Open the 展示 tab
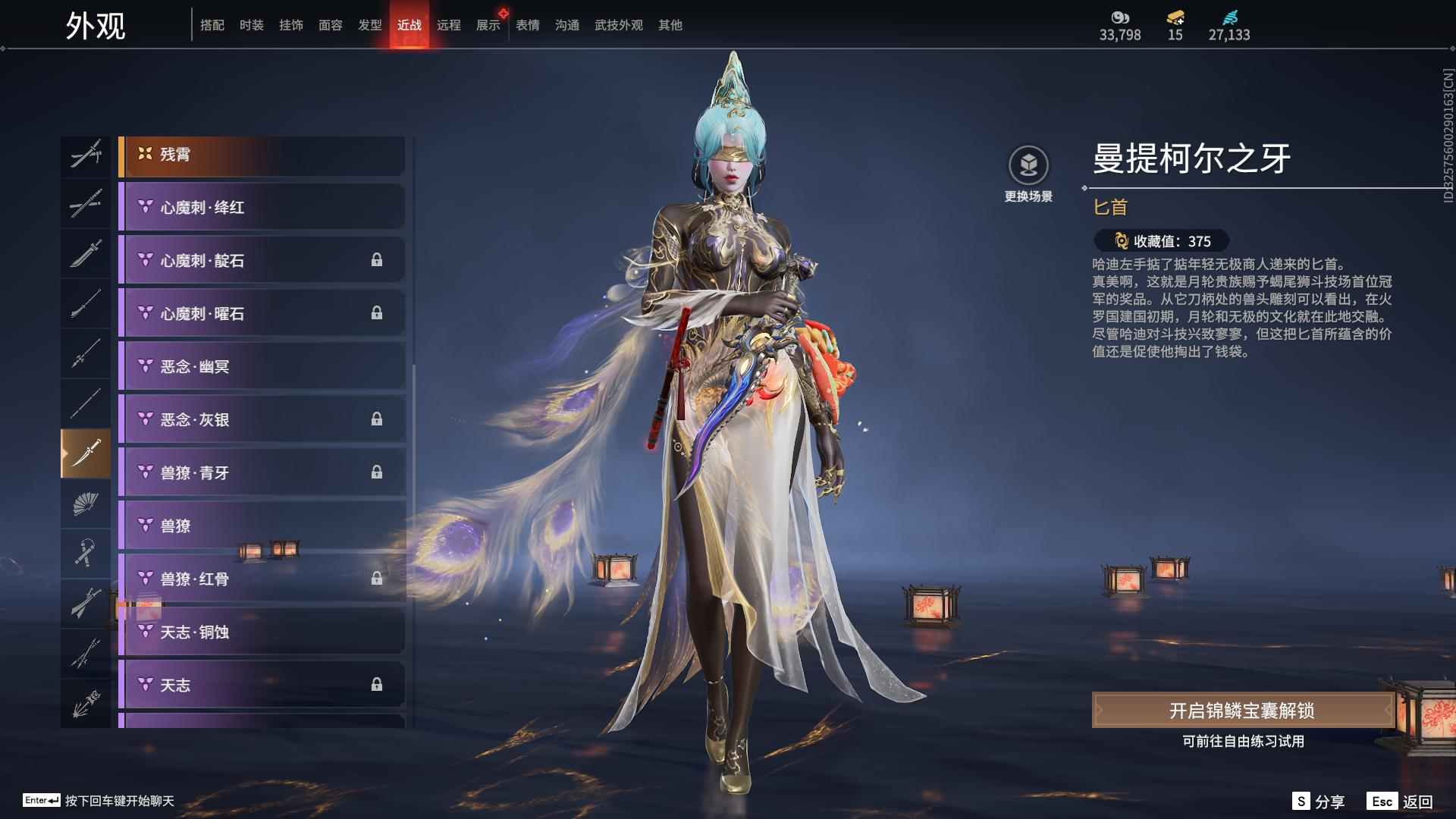 tap(488, 25)
